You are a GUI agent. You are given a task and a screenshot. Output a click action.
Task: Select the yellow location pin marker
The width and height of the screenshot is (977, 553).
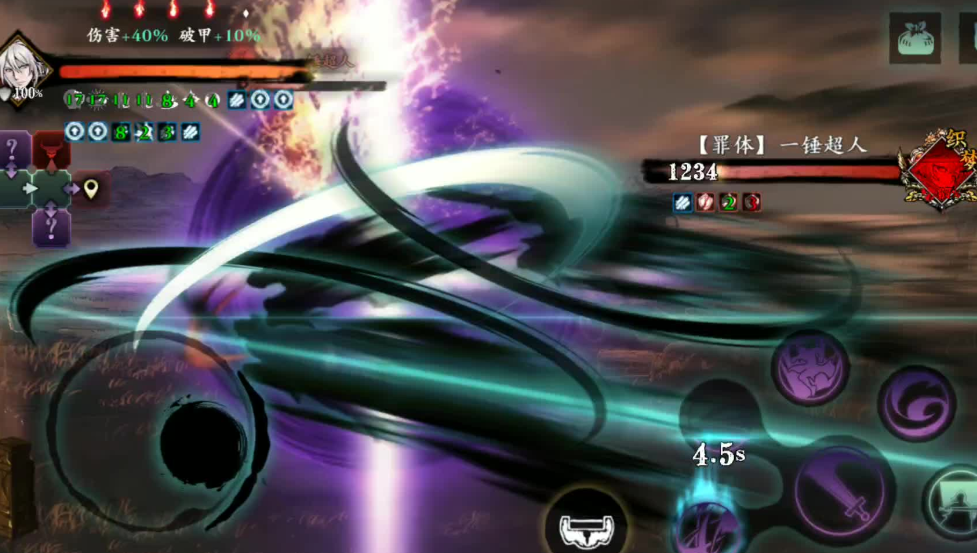[91, 188]
